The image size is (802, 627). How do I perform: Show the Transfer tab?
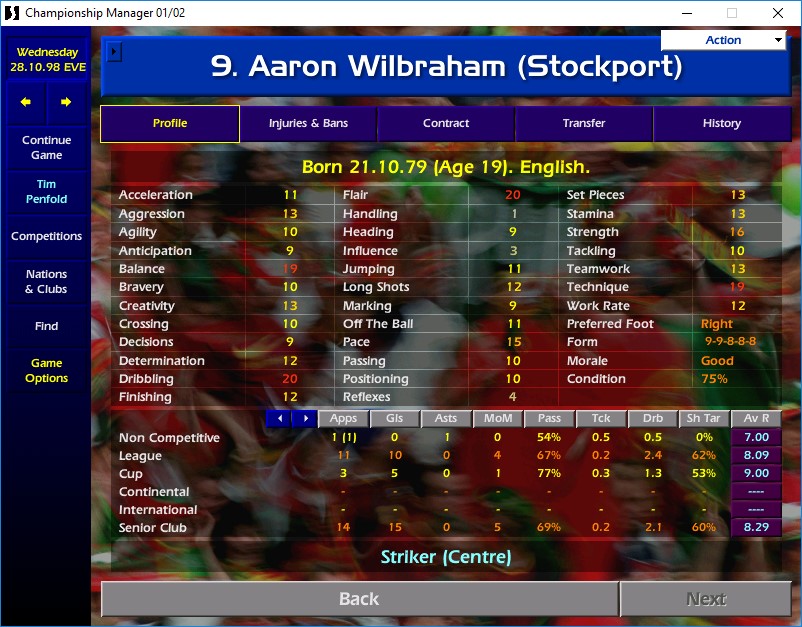click(584, 124)
